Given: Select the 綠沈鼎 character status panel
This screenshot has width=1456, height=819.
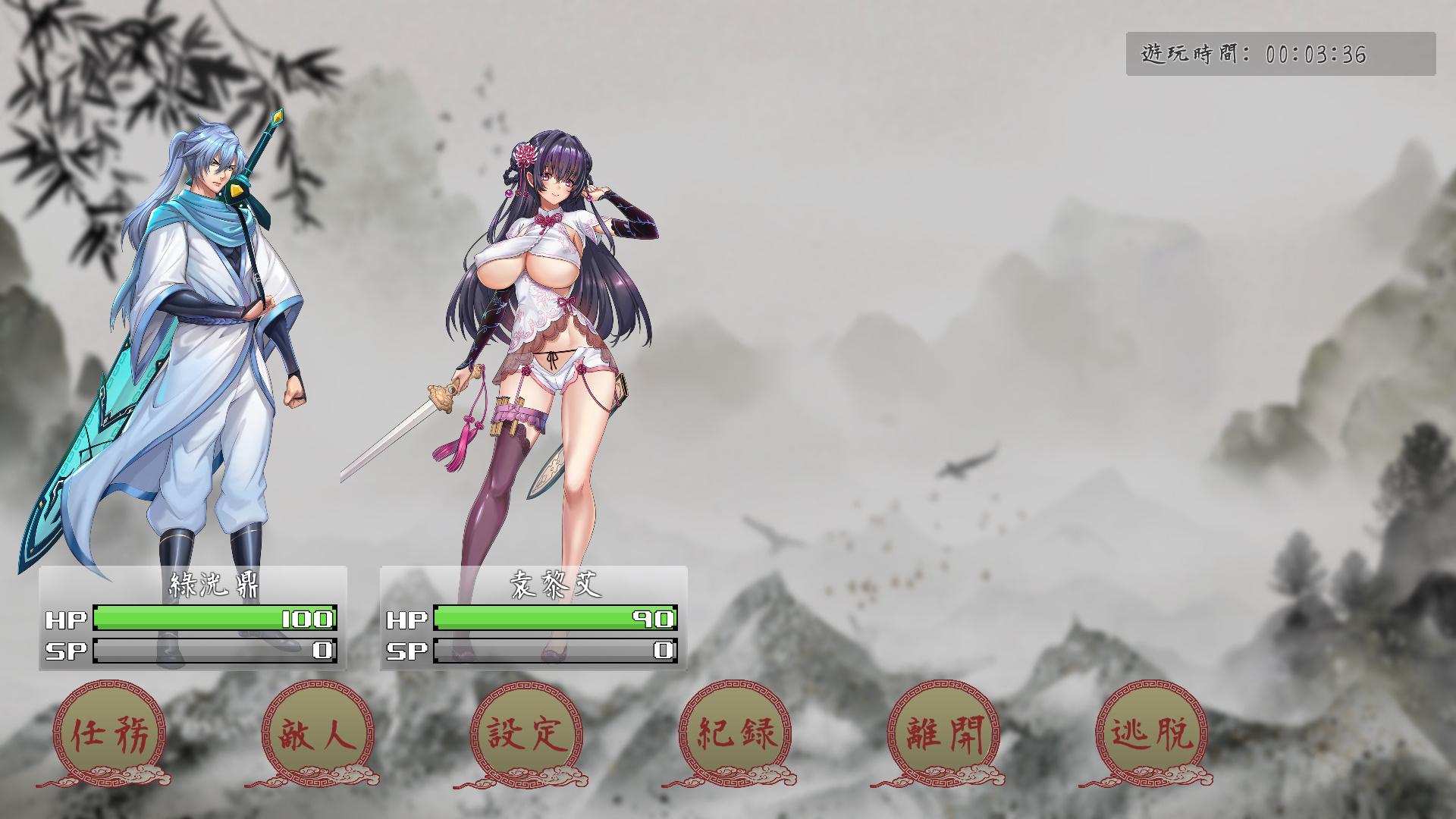Looking at the screenshot, I should pos(193,618).
